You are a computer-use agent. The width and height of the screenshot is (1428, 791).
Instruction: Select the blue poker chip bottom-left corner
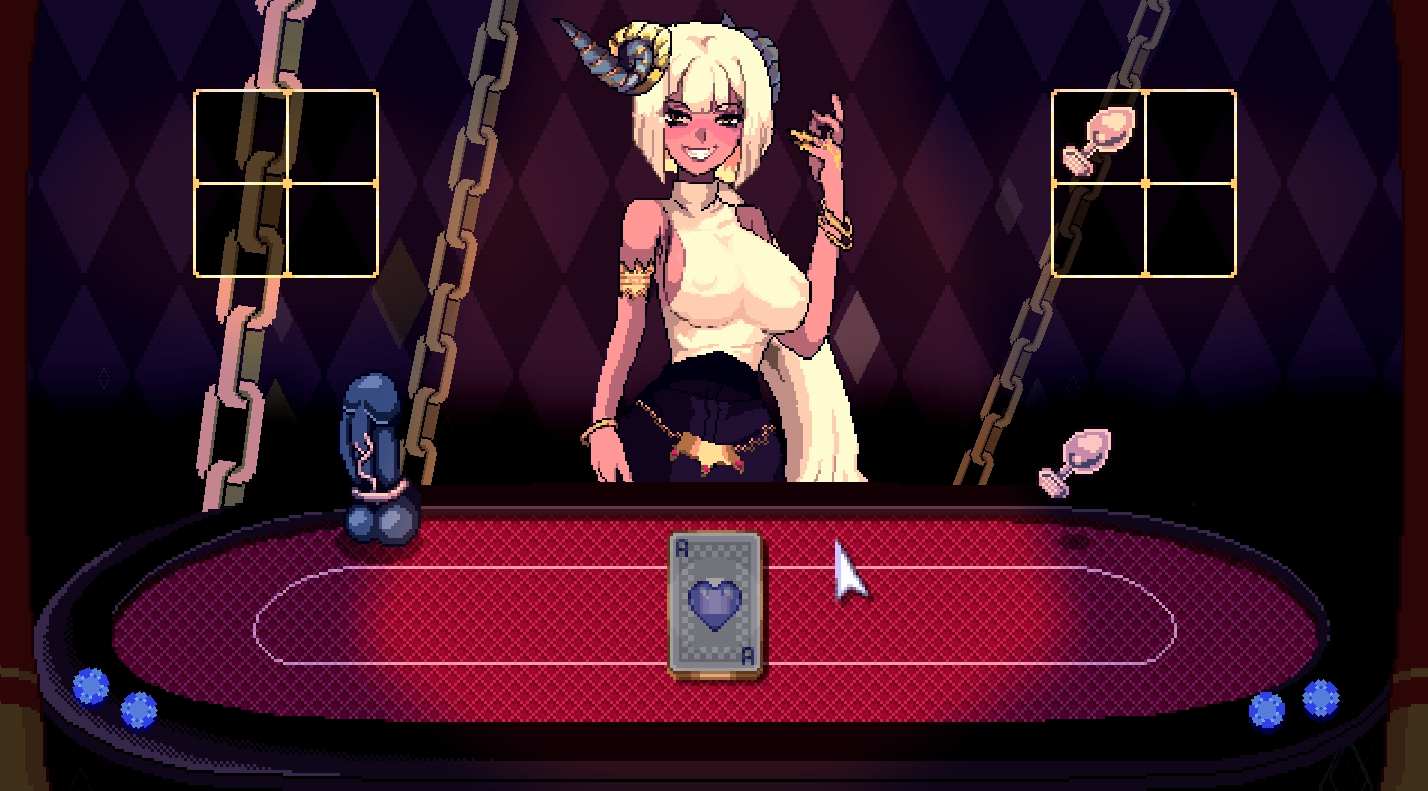point(91,687)
